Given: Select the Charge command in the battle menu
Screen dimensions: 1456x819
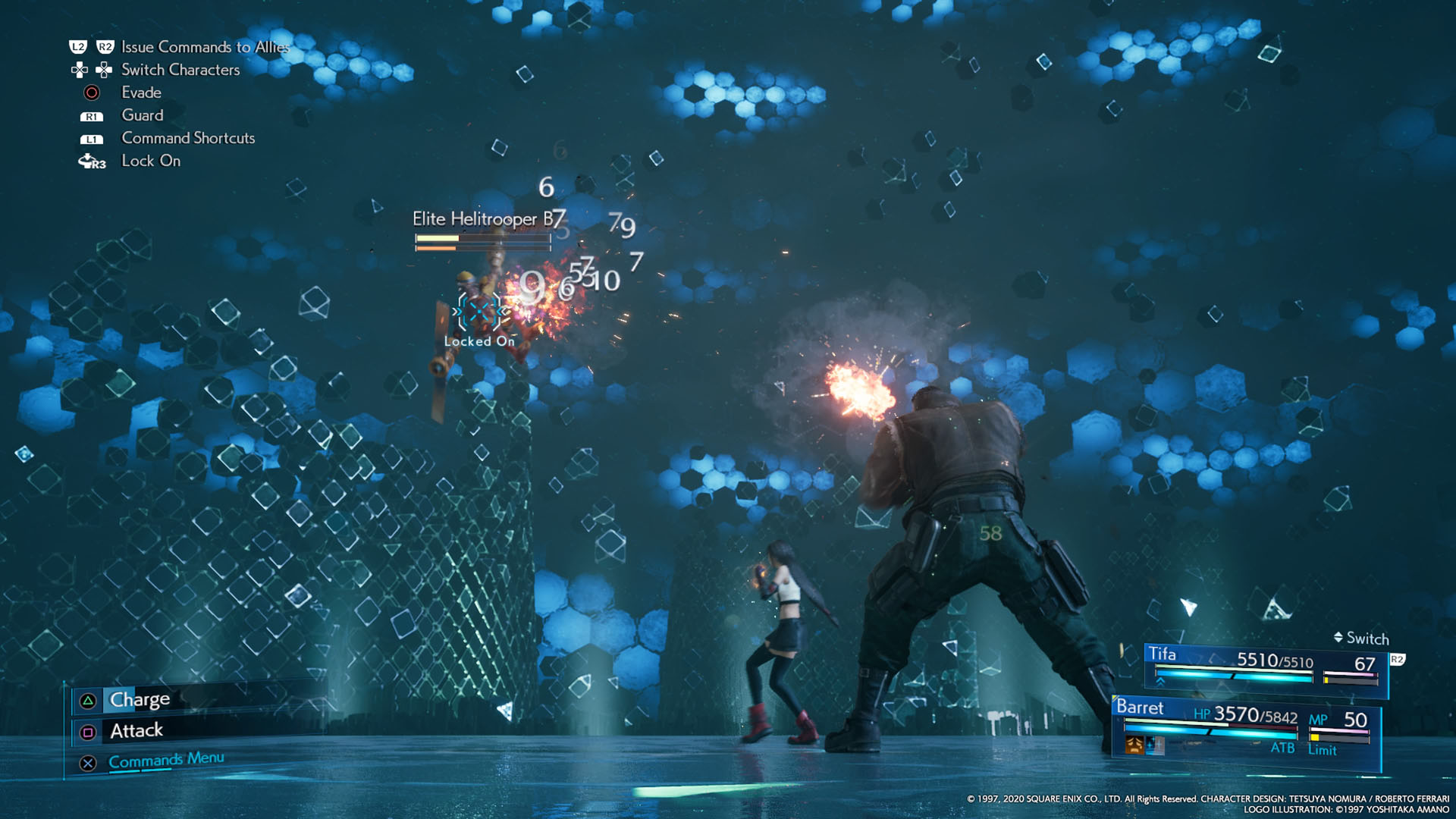Looking at the screenshot, I should 140,699.
